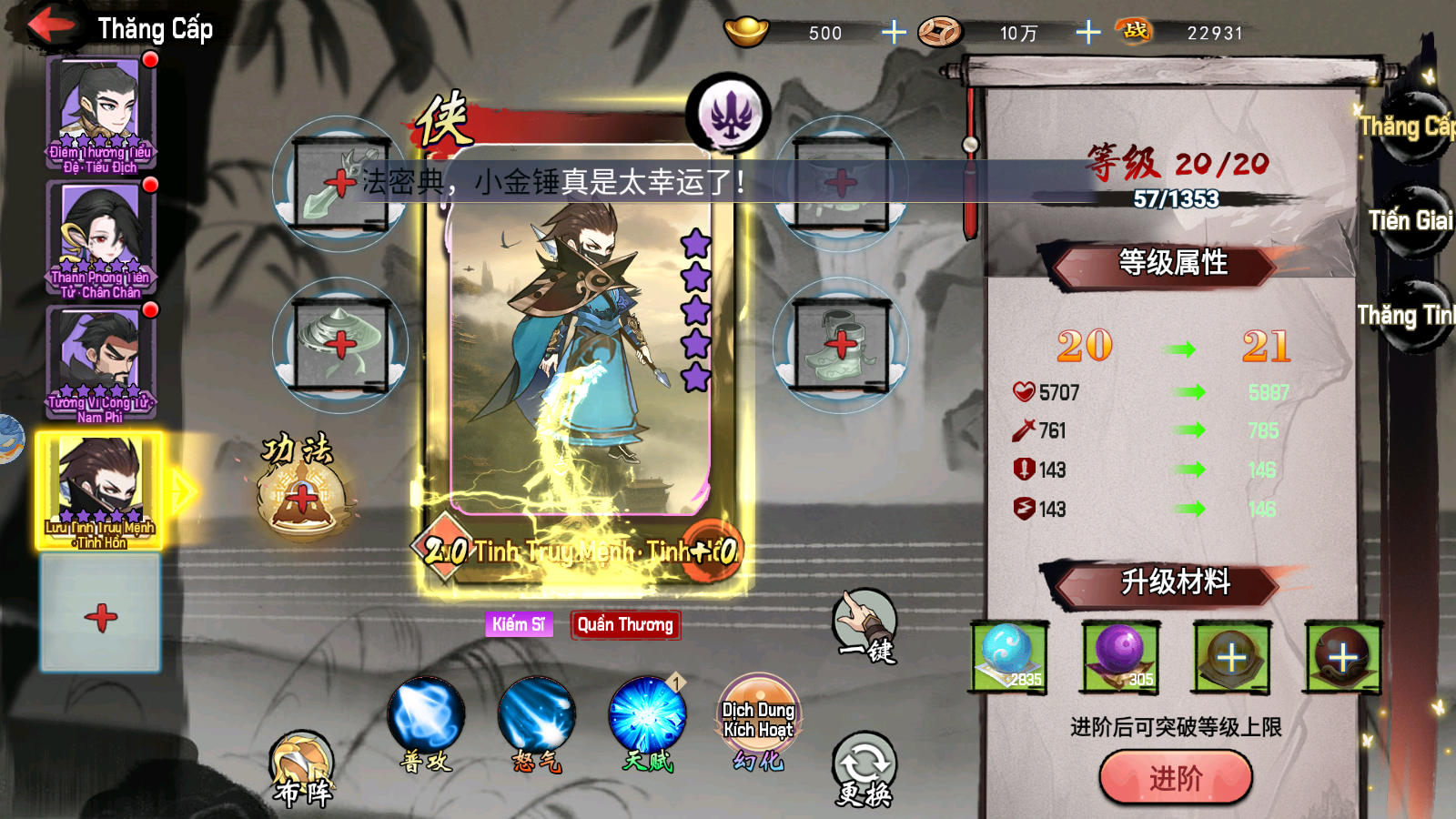Equip an item in the straw hat slot
Image resolution: width=1456 pixels, height=819 pixels.
pyautogui.click(x=340, y=345)
